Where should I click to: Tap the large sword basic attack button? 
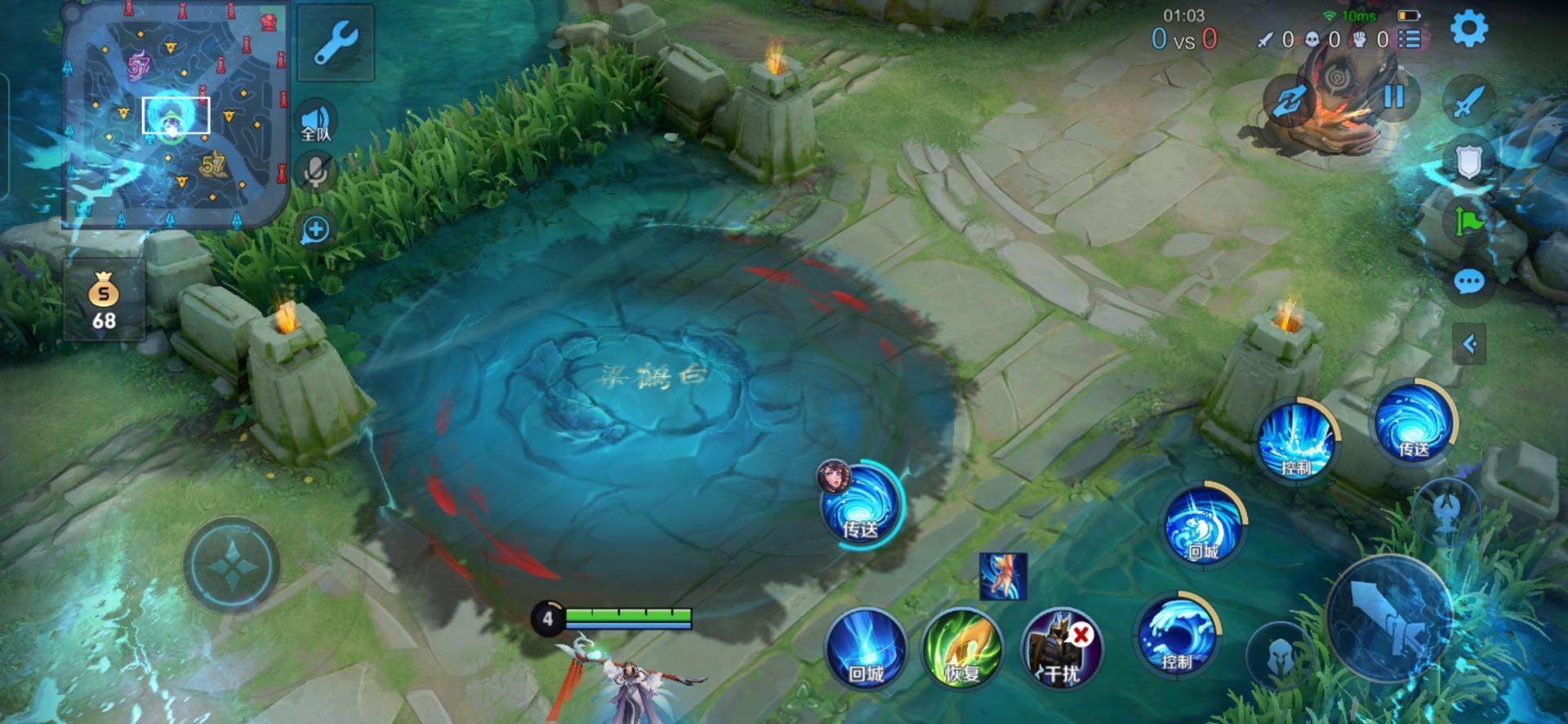pyautogui.click(x=1389, y=619)
